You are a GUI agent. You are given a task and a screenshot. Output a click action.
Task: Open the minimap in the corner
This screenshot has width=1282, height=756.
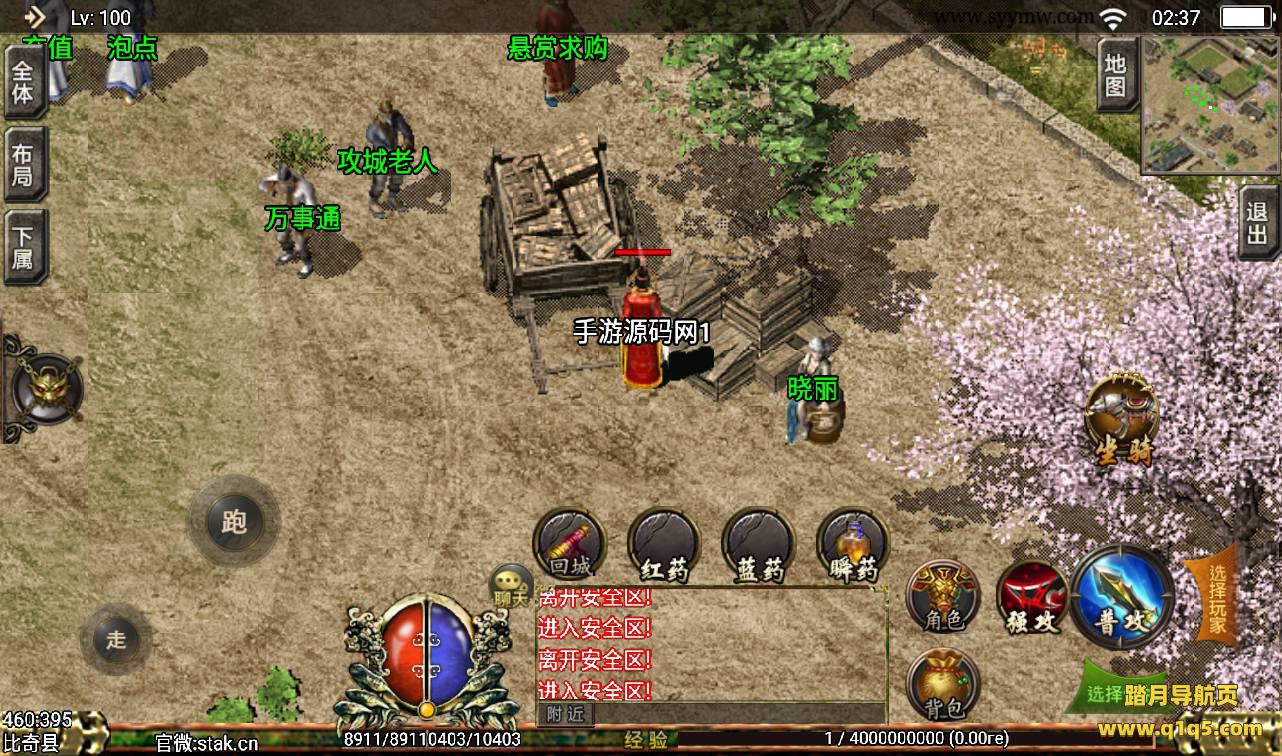pos(1210,105)
